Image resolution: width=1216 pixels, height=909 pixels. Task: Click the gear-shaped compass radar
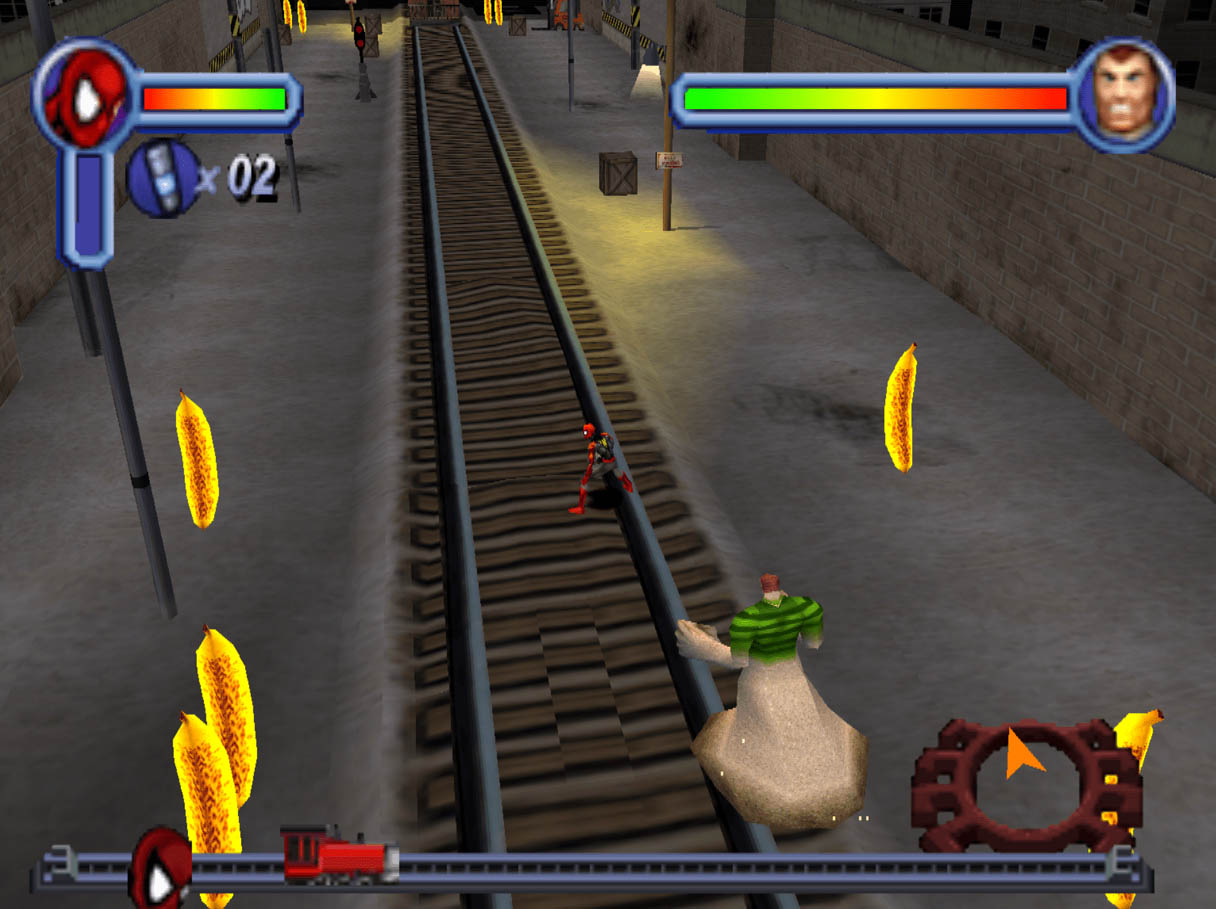(x=1025, y=783)
